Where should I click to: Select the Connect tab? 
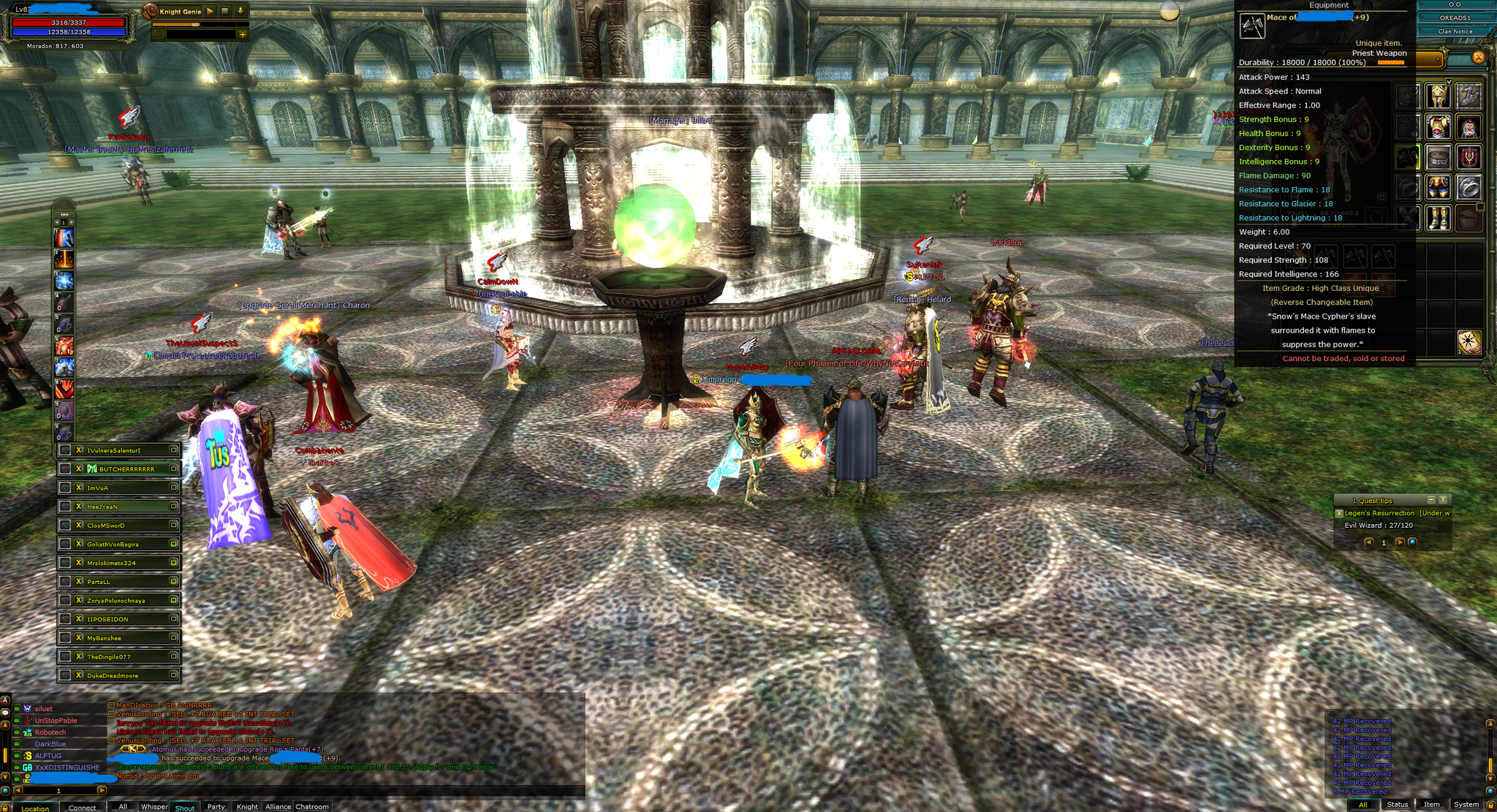(x=82, y=807)
